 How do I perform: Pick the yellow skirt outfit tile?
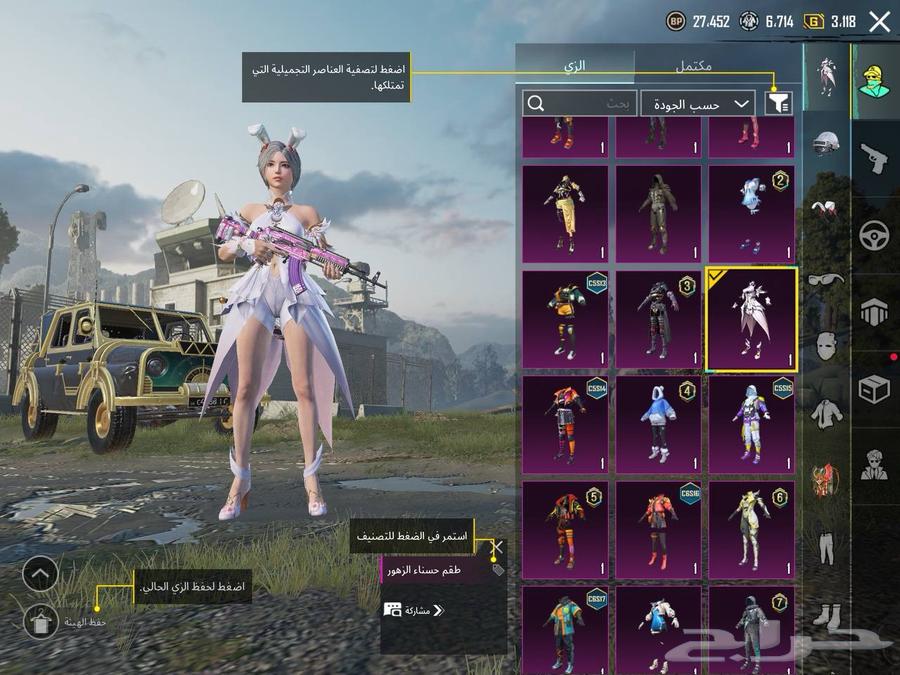click(564, 214)
